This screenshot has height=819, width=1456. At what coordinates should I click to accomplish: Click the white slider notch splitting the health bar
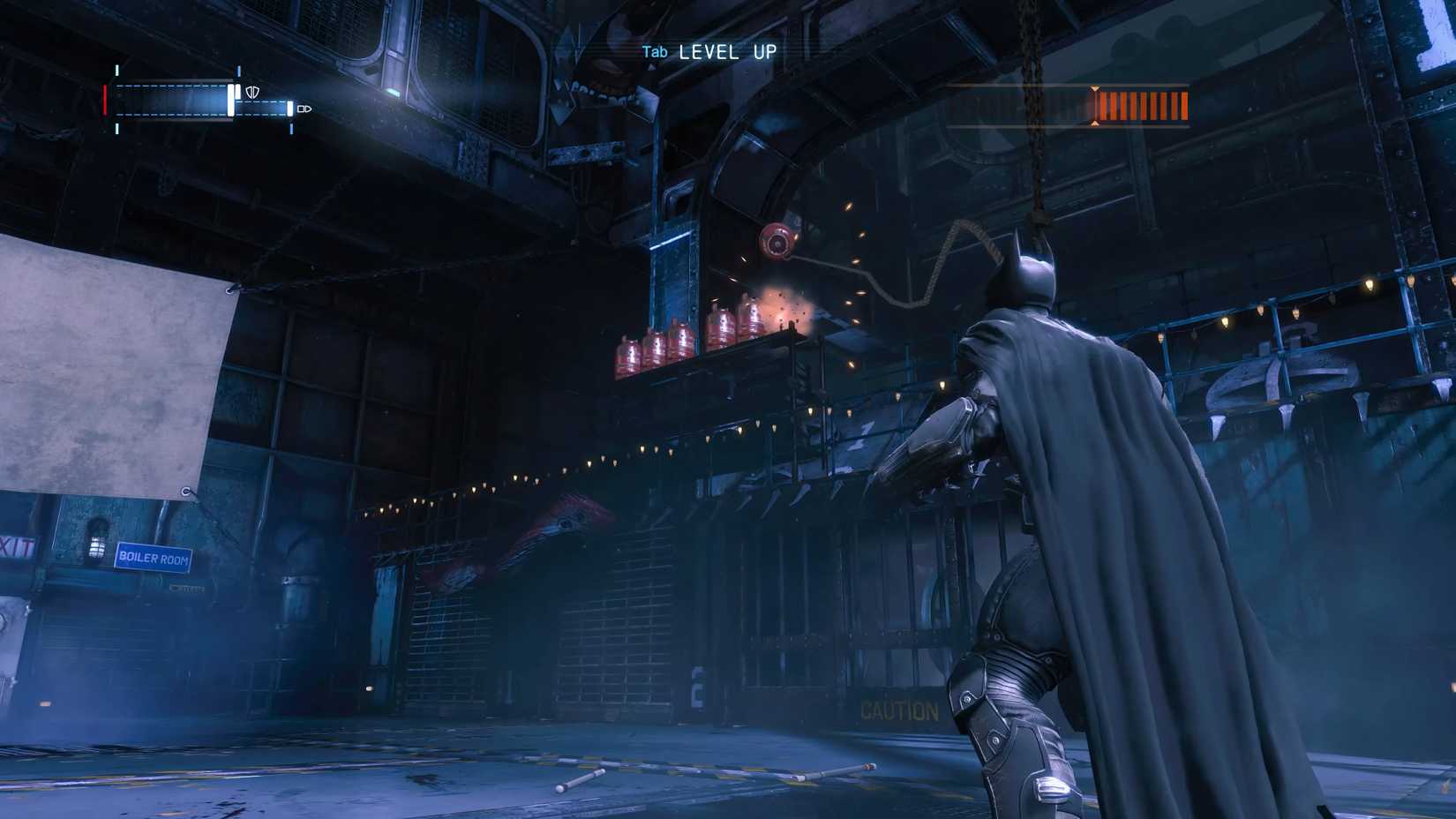click(x=230, y=99)
